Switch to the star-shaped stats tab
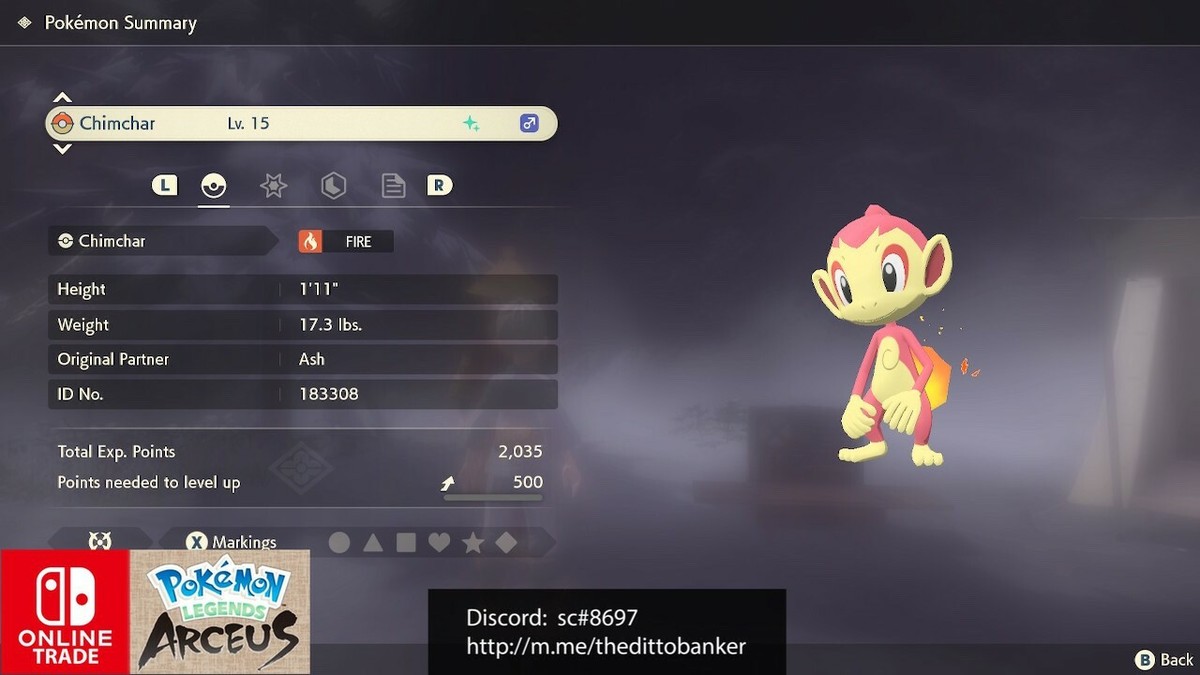 (x=273, y=186)
